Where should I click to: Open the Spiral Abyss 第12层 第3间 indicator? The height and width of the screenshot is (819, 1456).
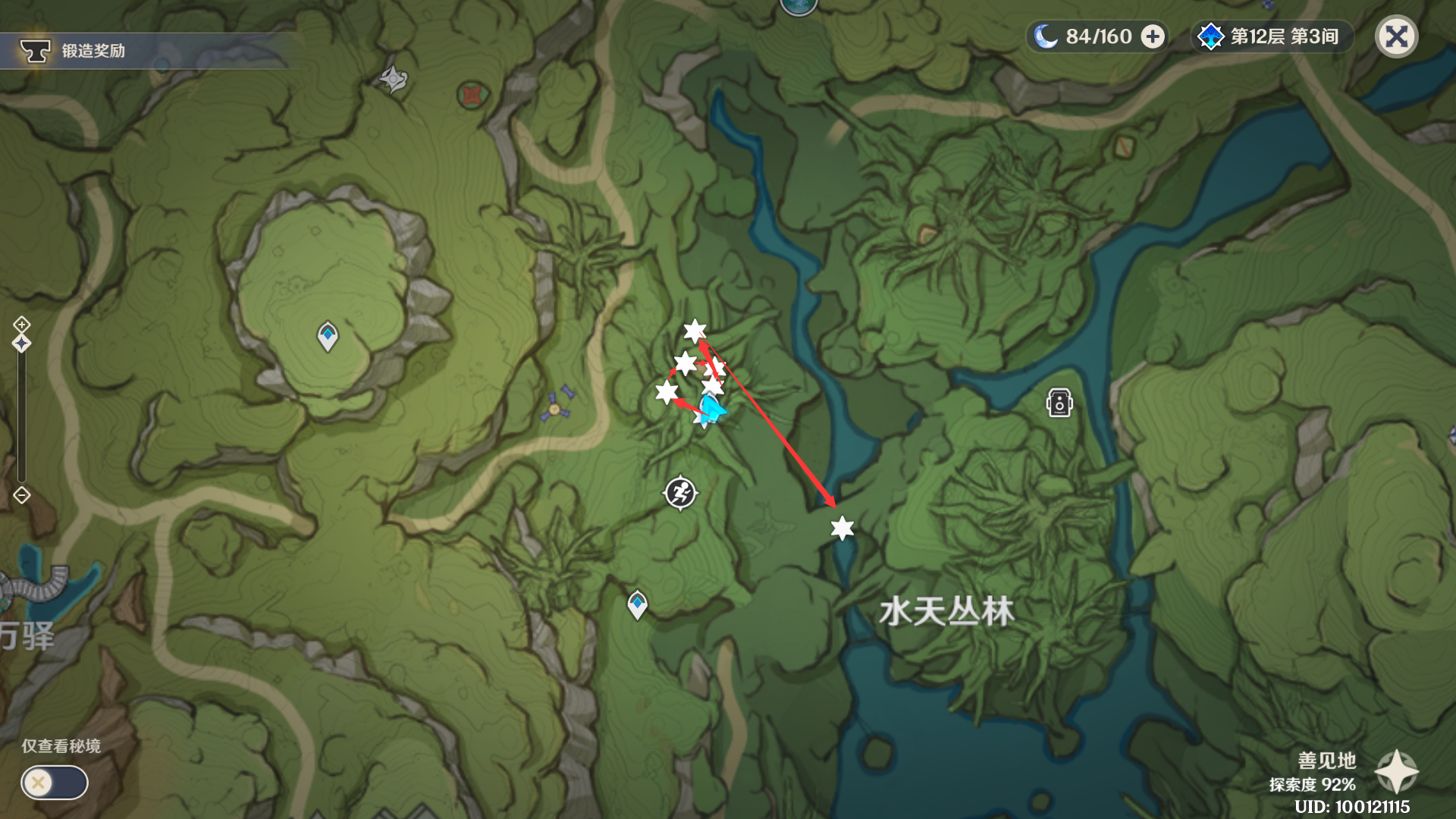coord(1272,36)
